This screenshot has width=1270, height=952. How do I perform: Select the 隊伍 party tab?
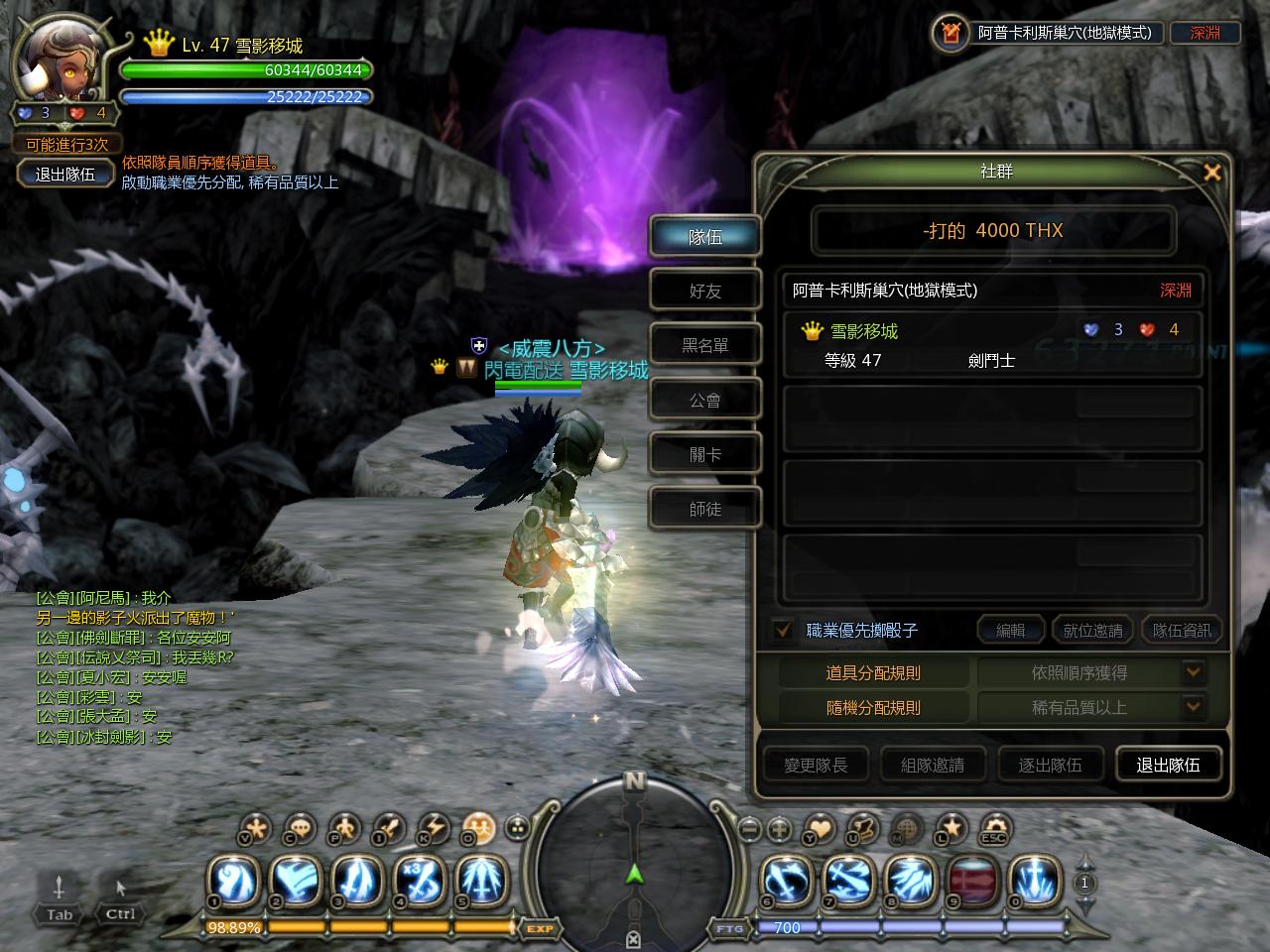705,237
